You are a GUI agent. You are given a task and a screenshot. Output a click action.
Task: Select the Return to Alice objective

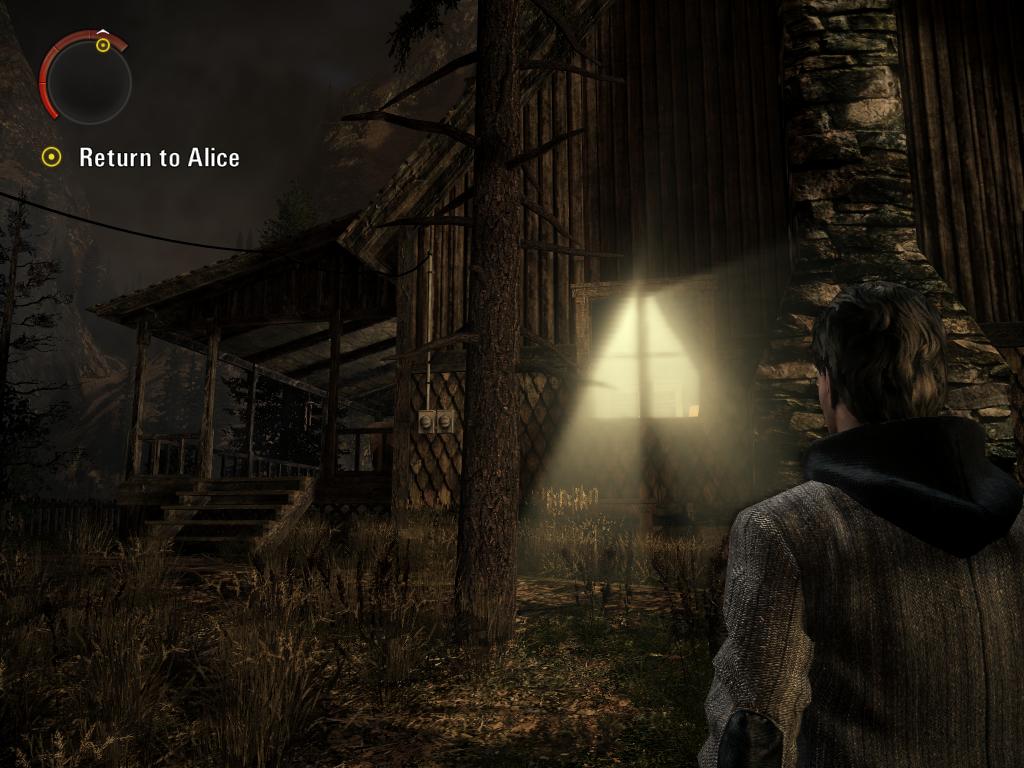[x=158, y=157]
